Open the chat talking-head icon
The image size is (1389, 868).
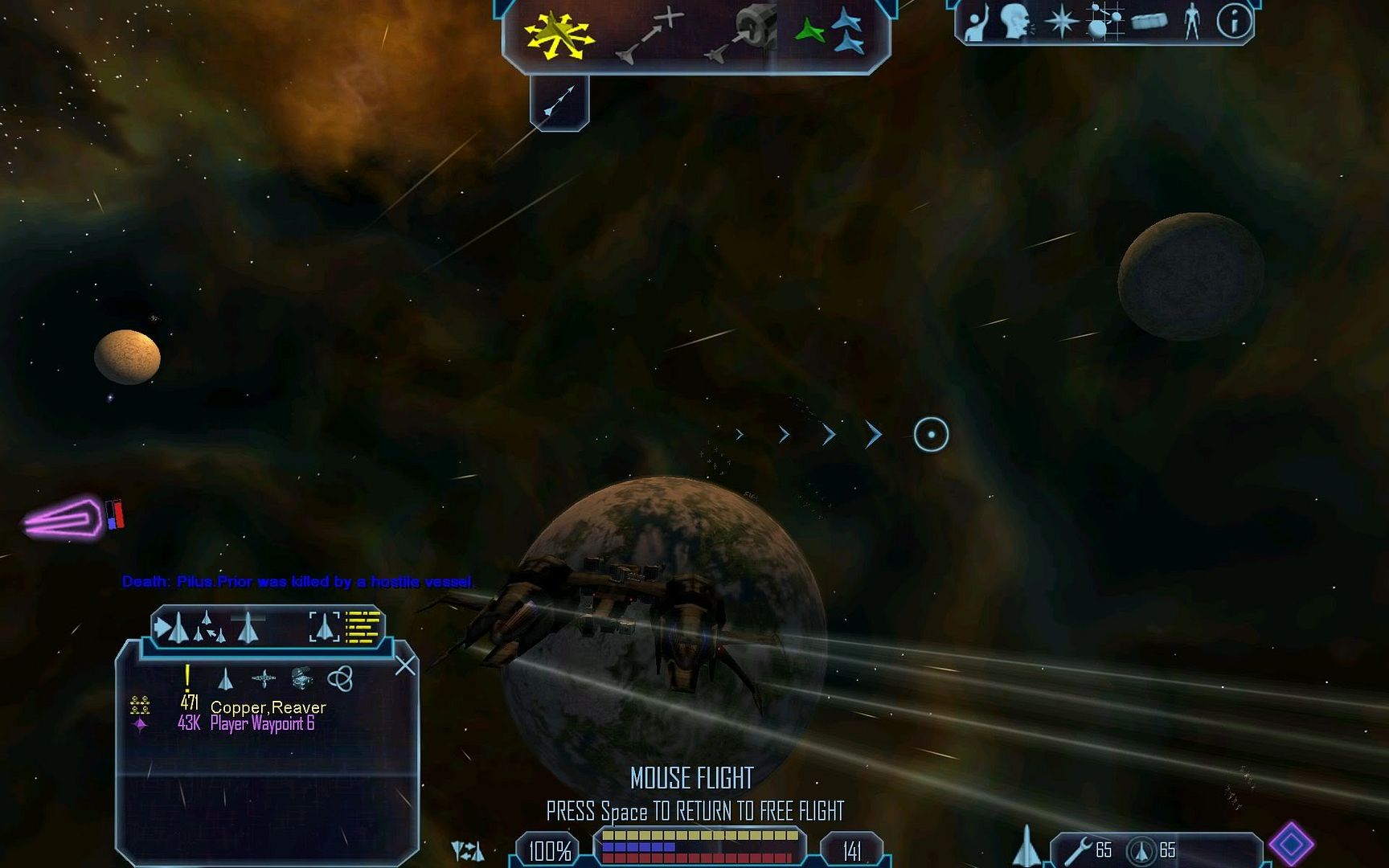1017,23
